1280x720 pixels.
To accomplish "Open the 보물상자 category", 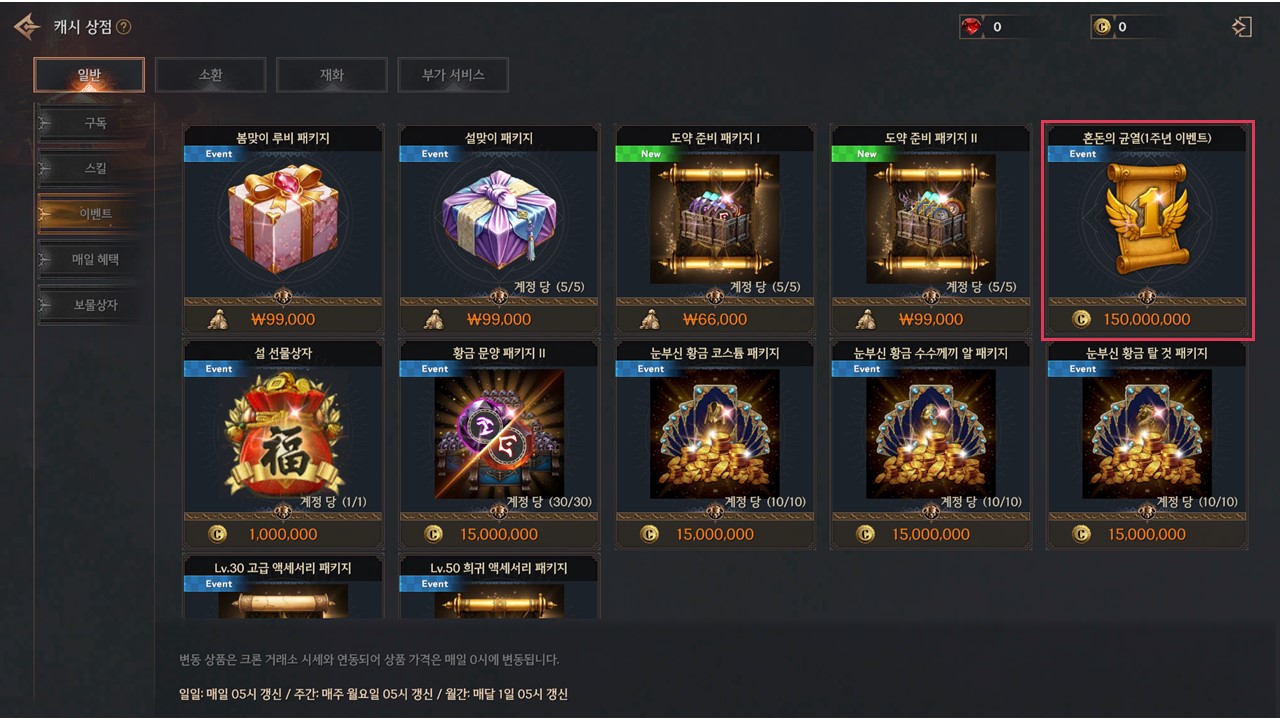I will point(95,305).
